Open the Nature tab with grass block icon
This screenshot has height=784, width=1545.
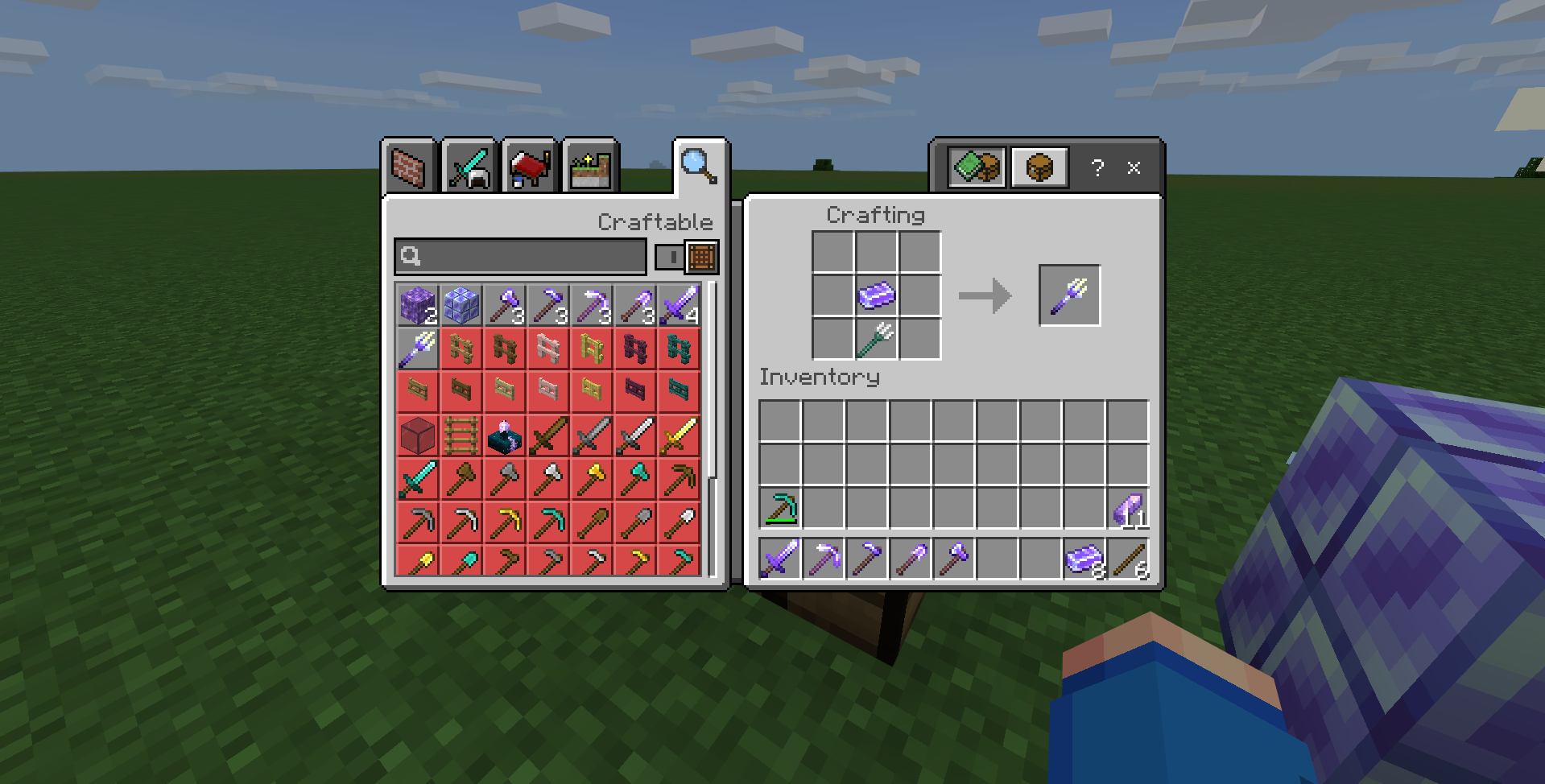(589, 165)
